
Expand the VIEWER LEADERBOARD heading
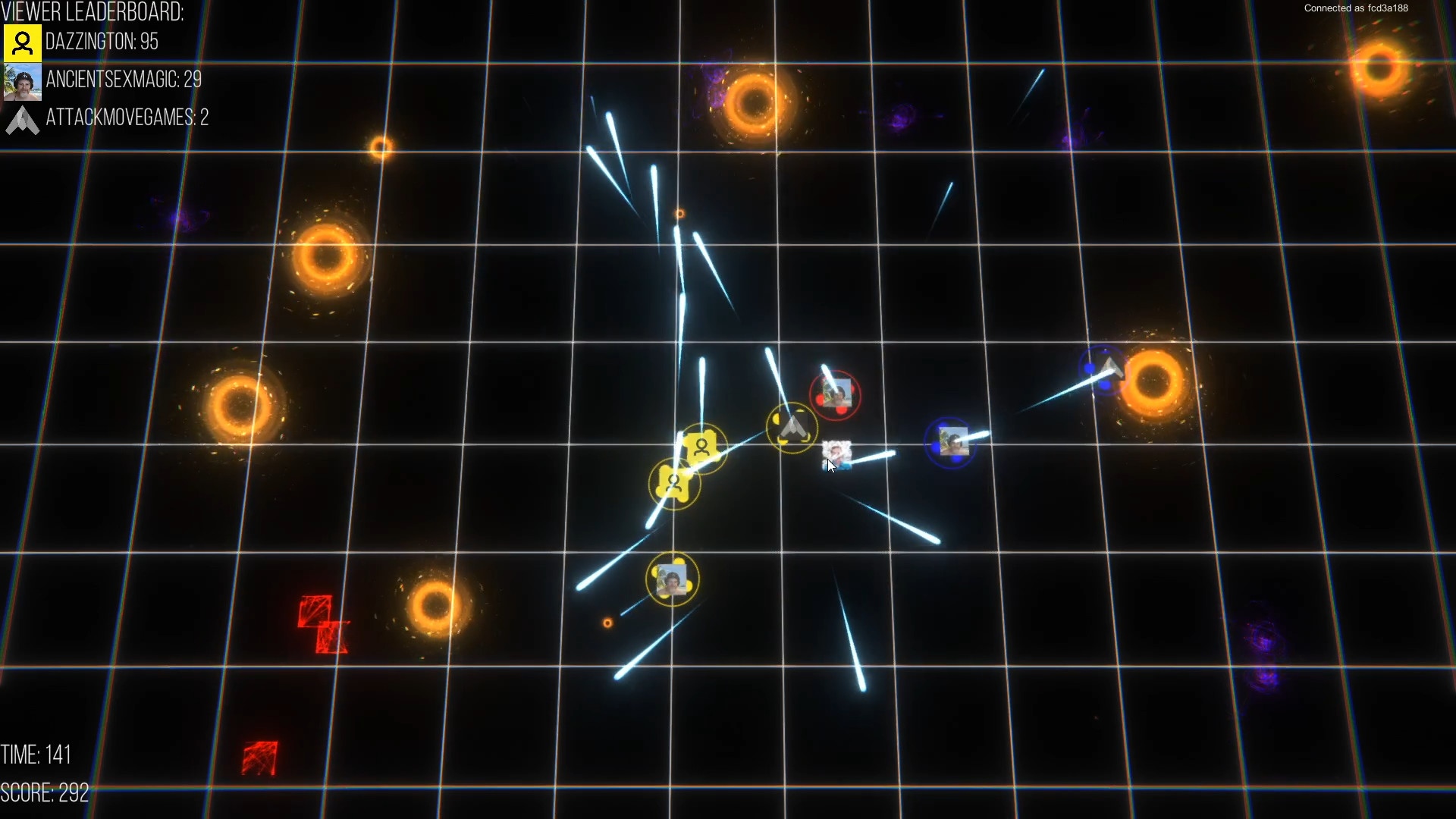pyautogui.click(x=93, y=11)
